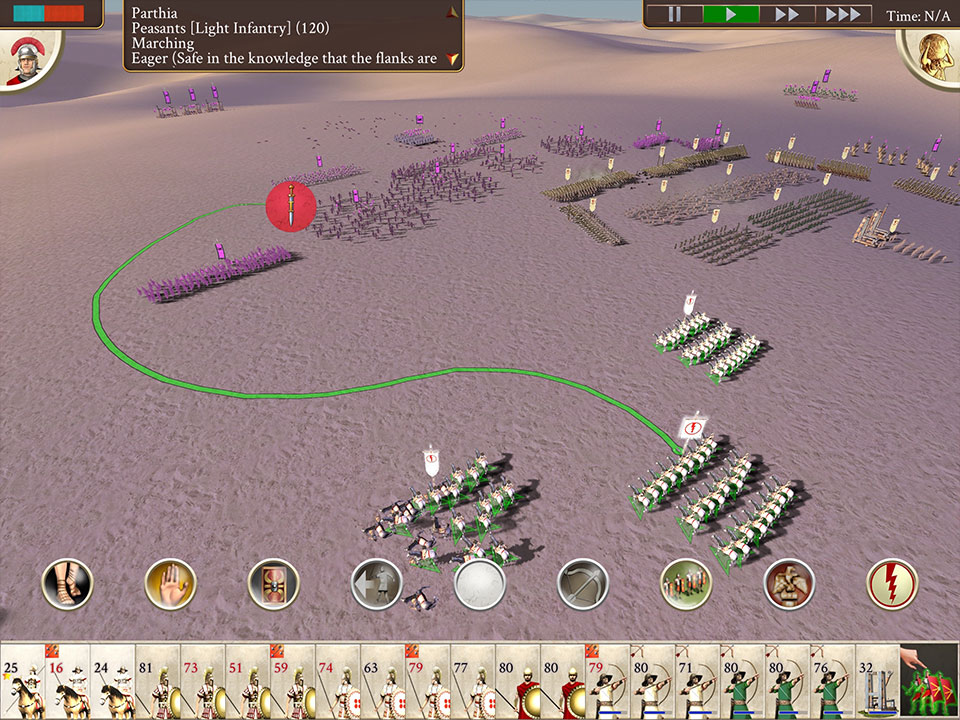Toggle fire at will bow icon
This screenshot has height=720, width=960.
pyautogui.click(x=582, y=584)
